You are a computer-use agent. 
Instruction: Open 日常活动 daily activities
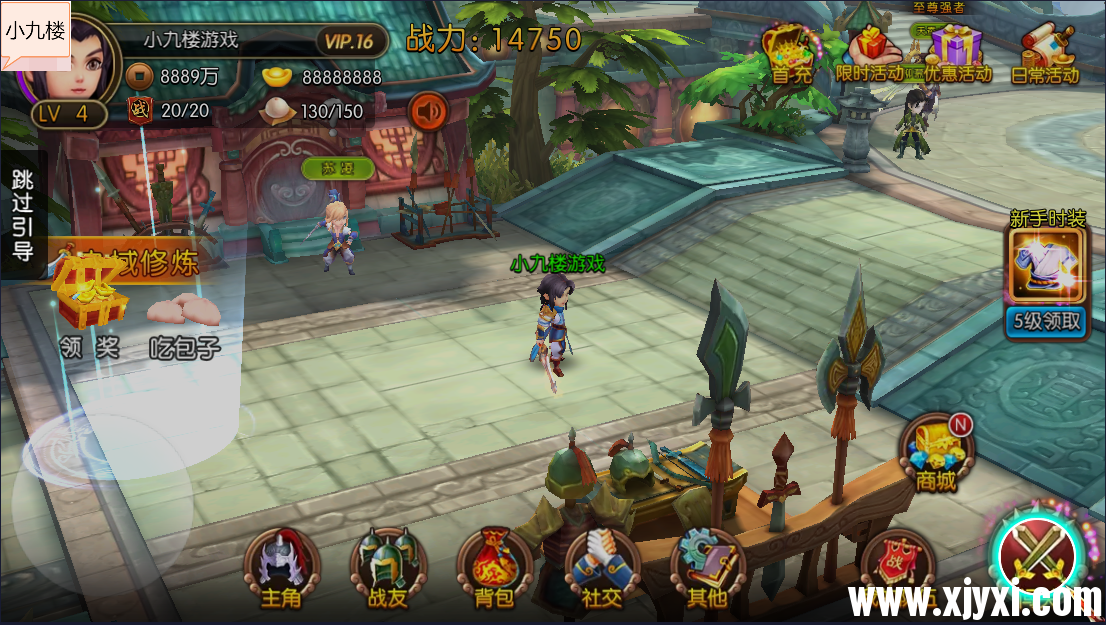[x=1045, y=53]
